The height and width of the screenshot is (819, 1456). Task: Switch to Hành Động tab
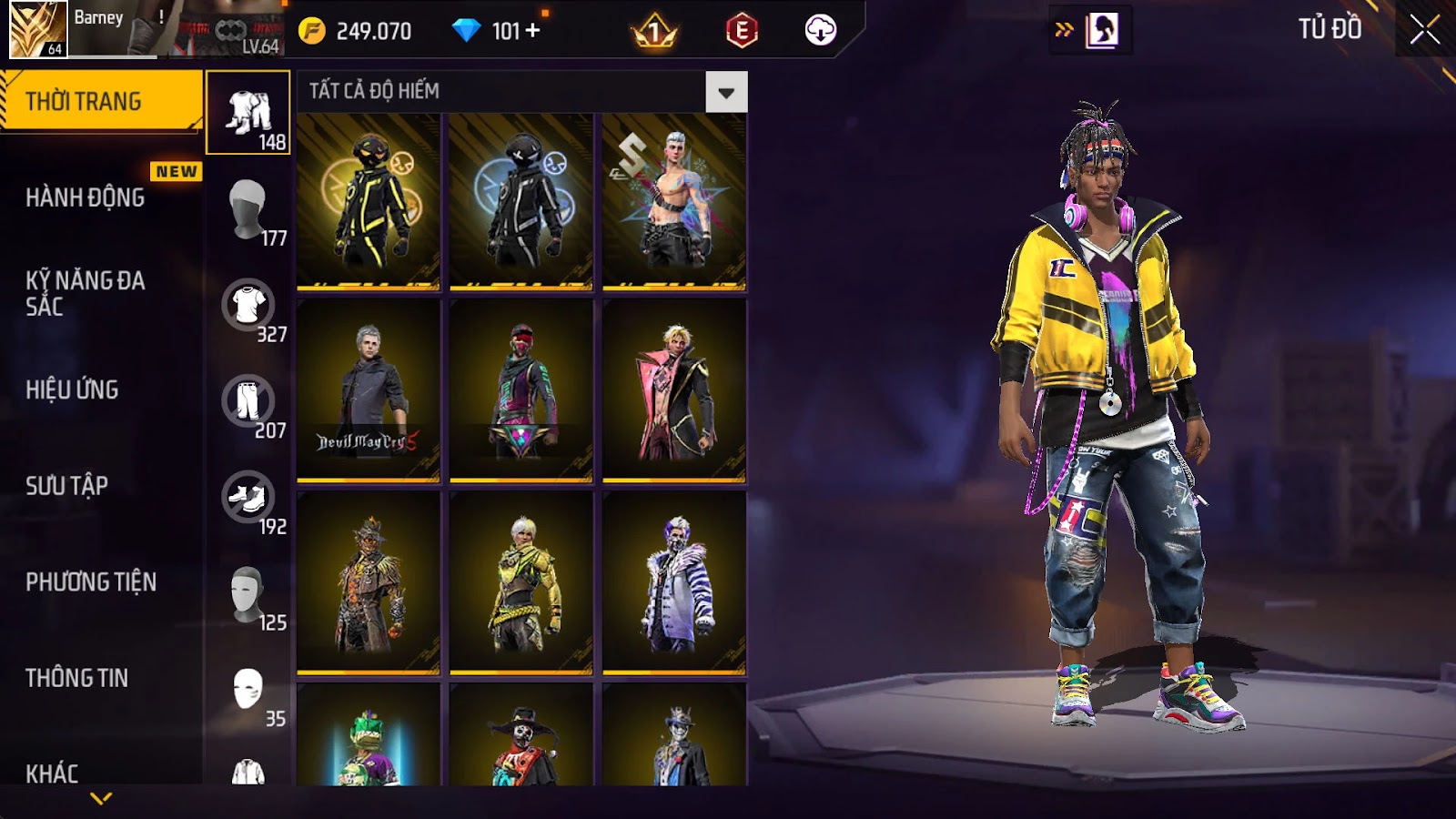(86, 197)
